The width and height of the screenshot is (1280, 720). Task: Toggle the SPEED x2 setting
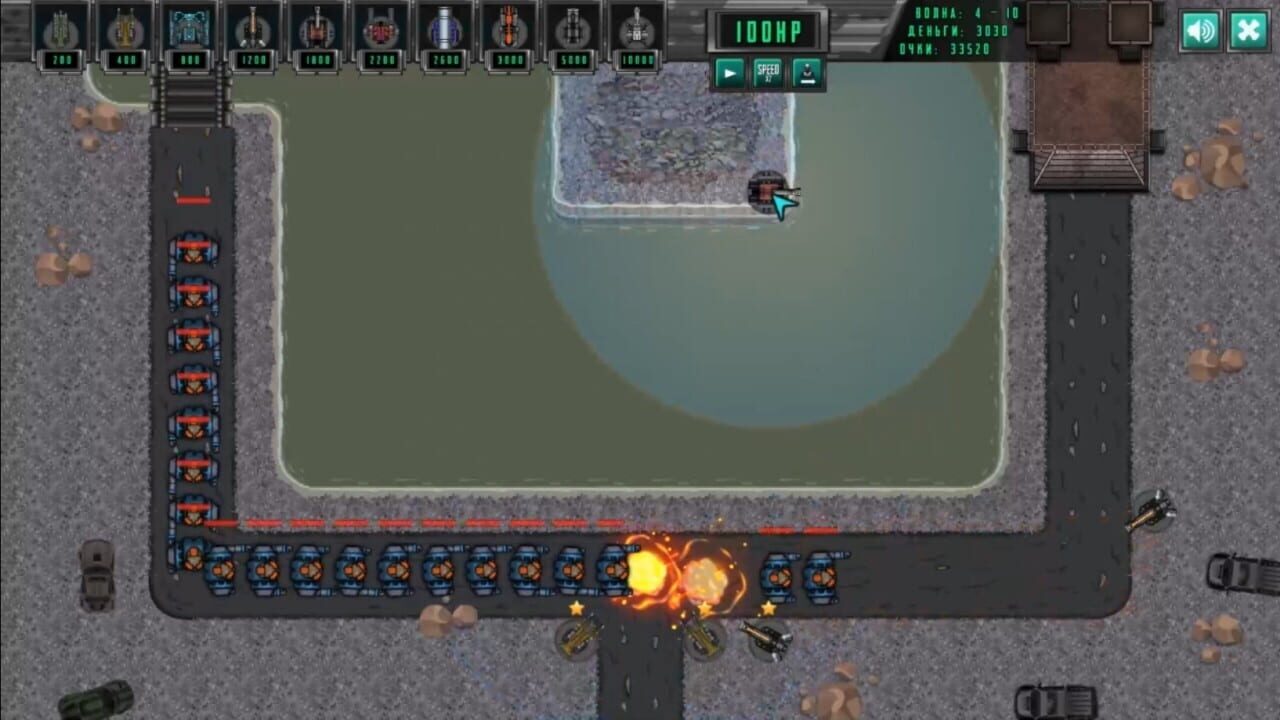coord(768,72)
